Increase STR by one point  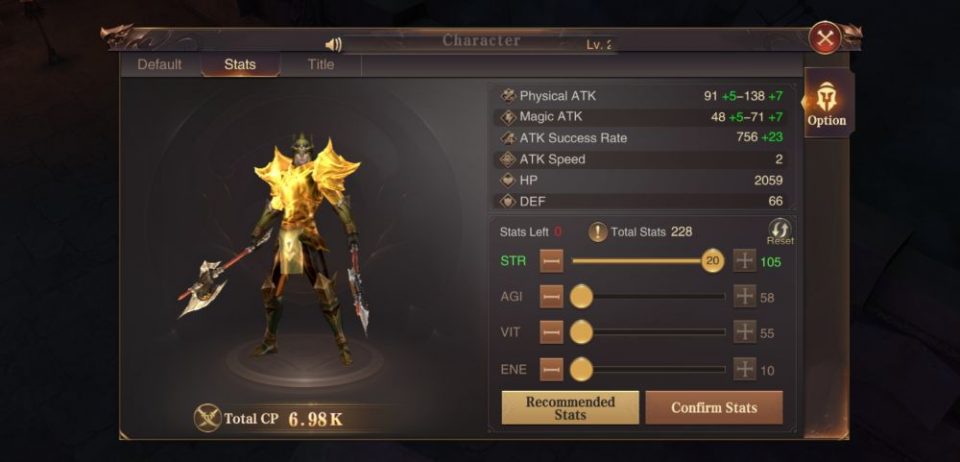(x=745, y=262)
